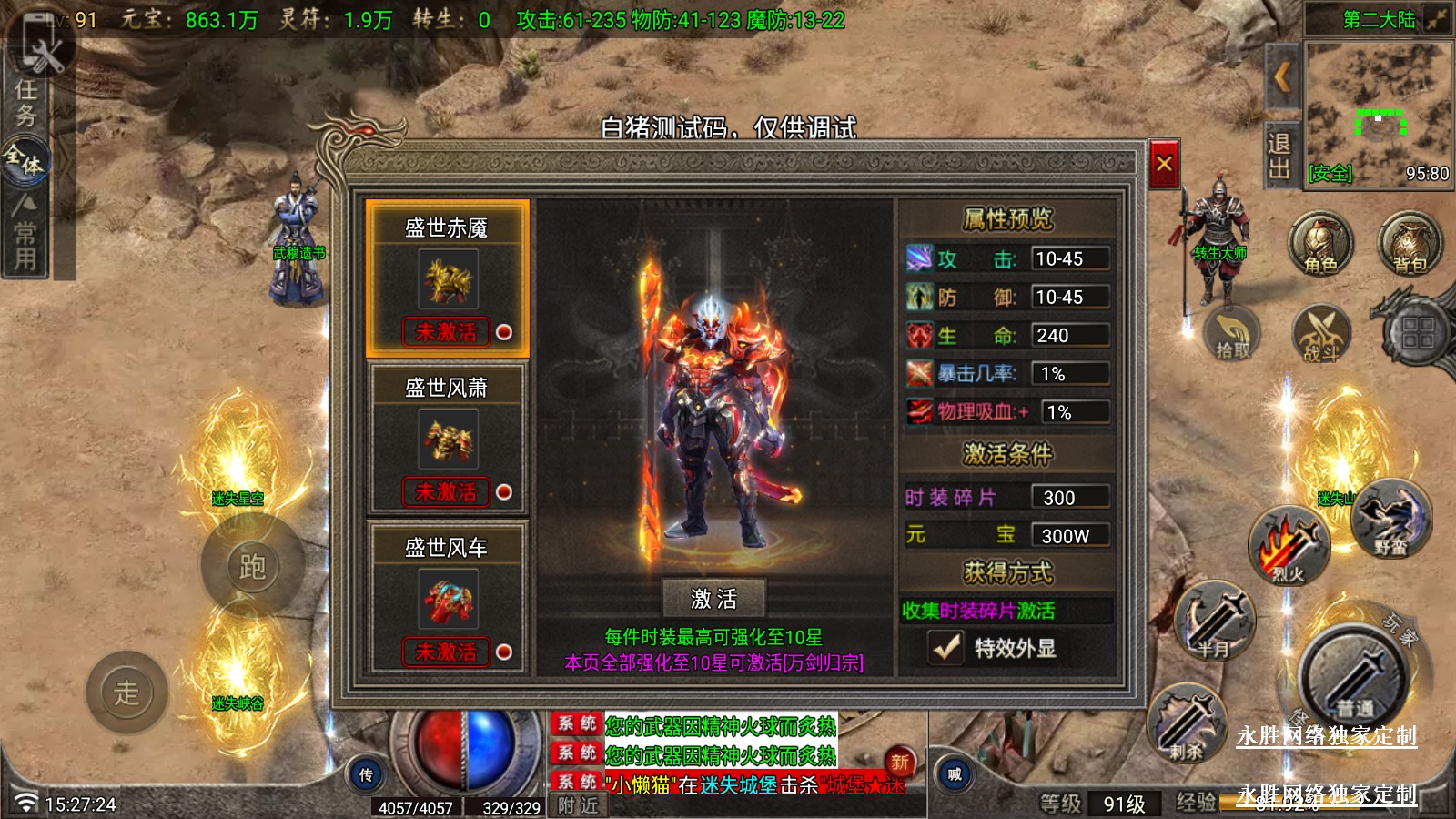Image resolution: width=1456 pixels, height=819 pixels.
Task: Close the costume panel with the red X
Action: click(x=1164, y=164)
